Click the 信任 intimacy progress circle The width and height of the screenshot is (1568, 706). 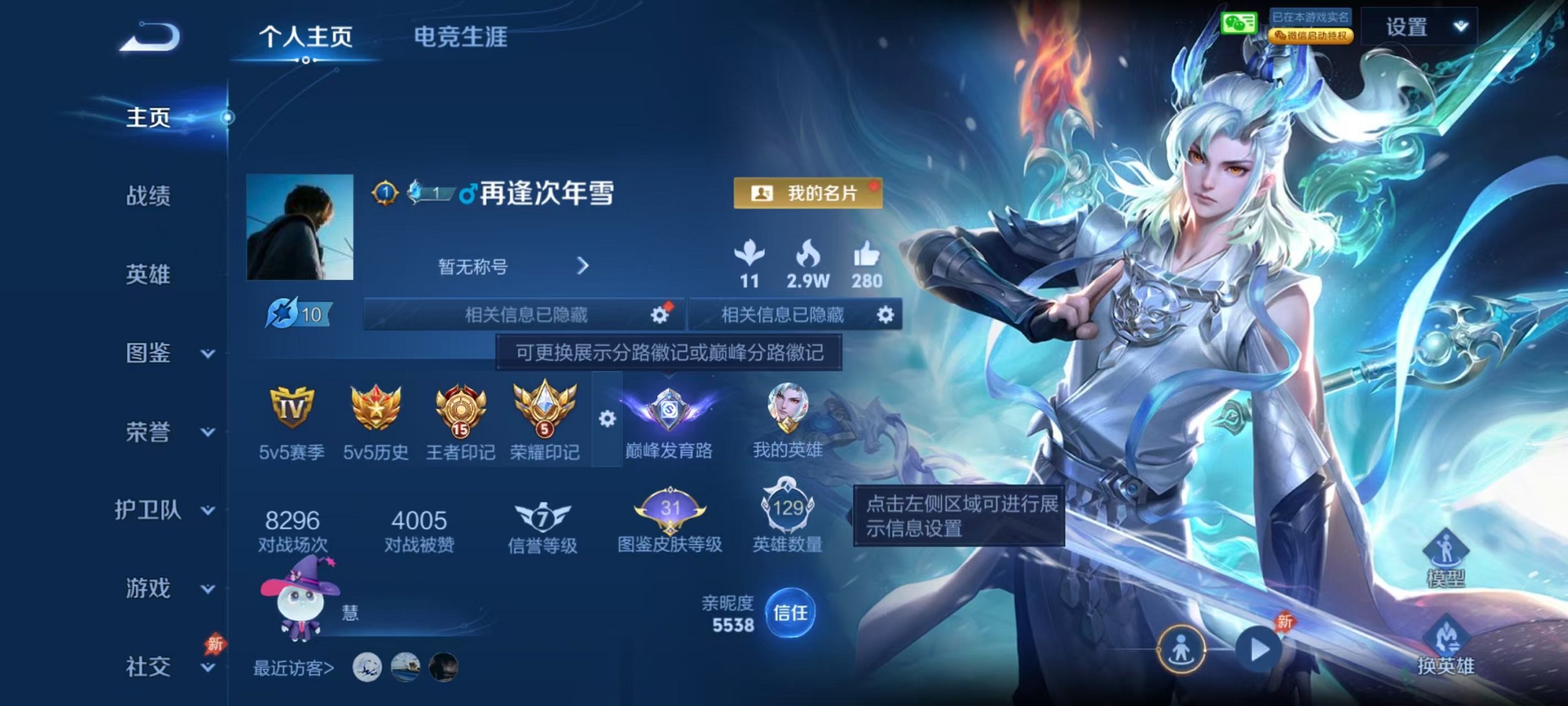tap(793, 613)
